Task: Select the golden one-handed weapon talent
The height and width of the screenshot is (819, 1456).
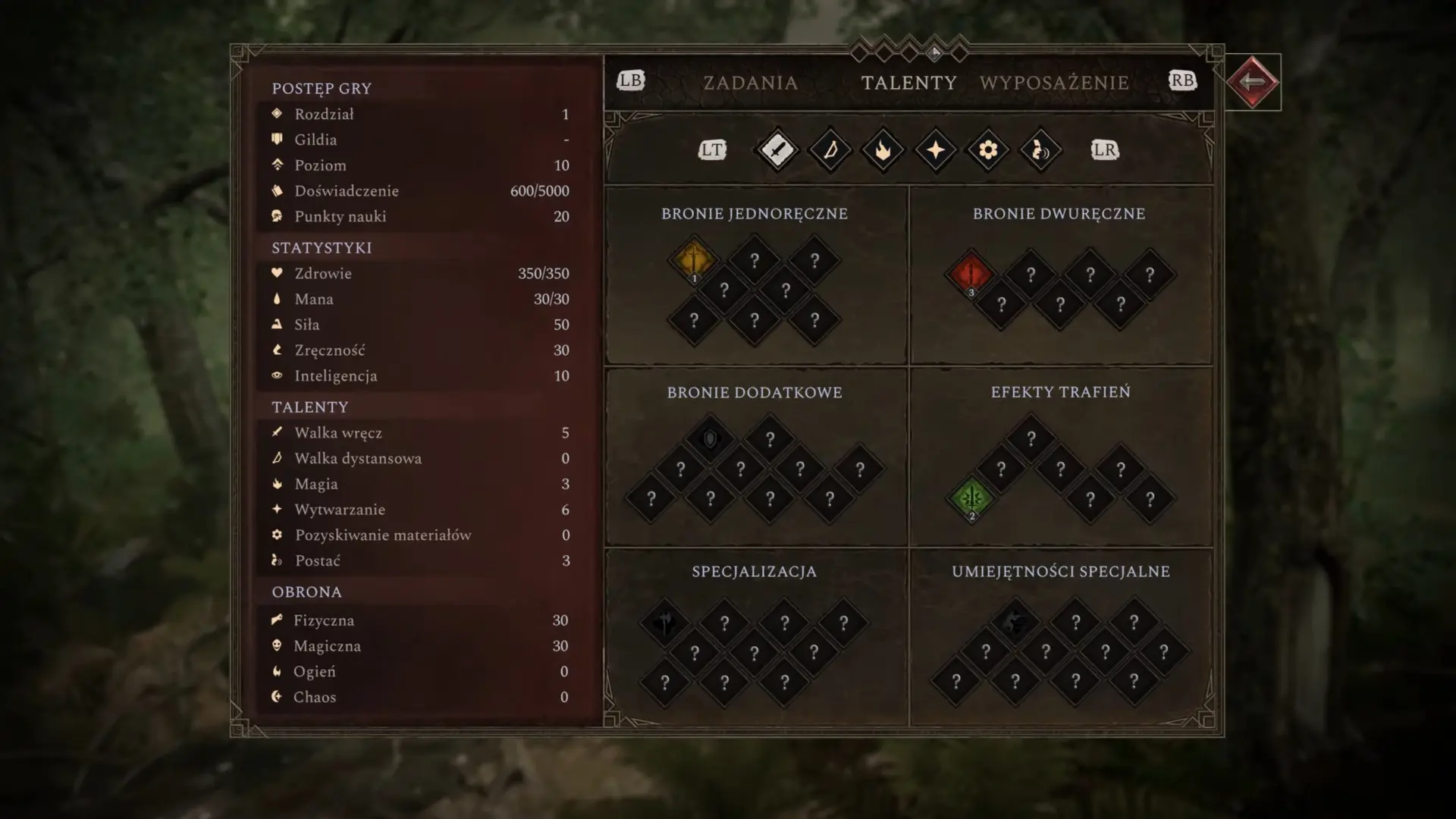Action: [x=693, y=260]
